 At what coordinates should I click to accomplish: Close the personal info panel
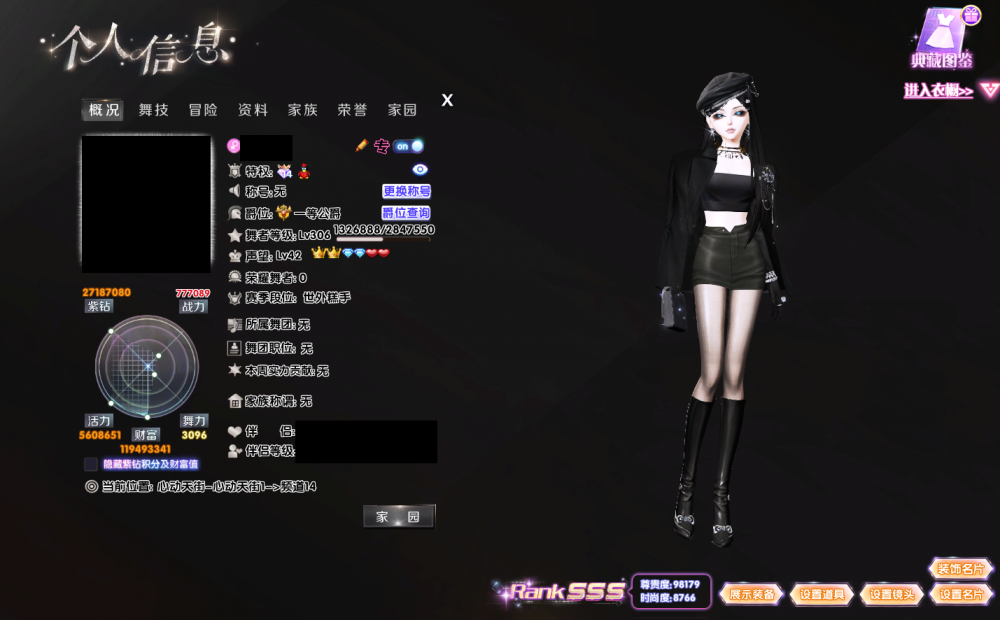click(x=447, y=100)
